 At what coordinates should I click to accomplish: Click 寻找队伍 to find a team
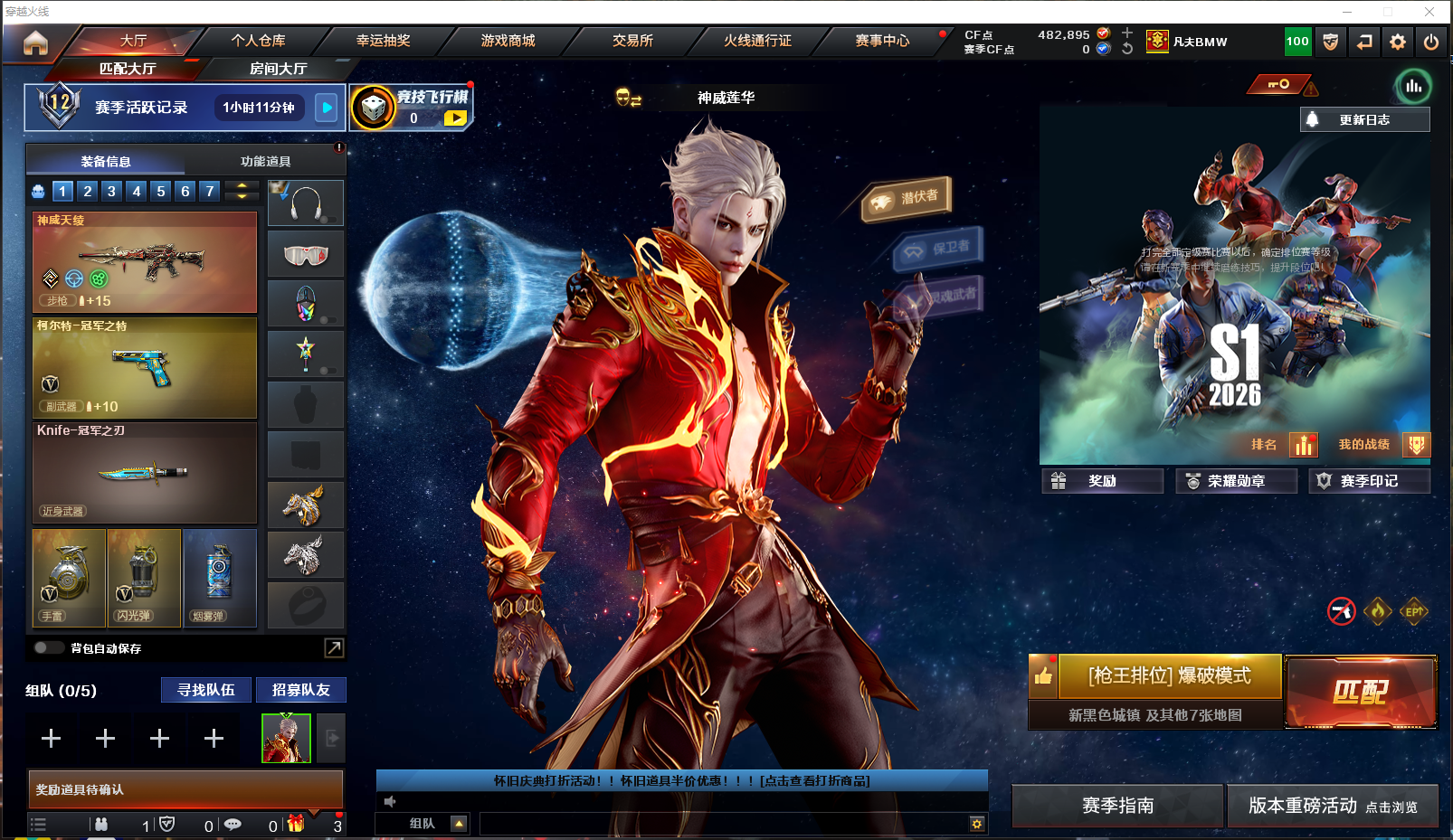[x=206, y=690]
